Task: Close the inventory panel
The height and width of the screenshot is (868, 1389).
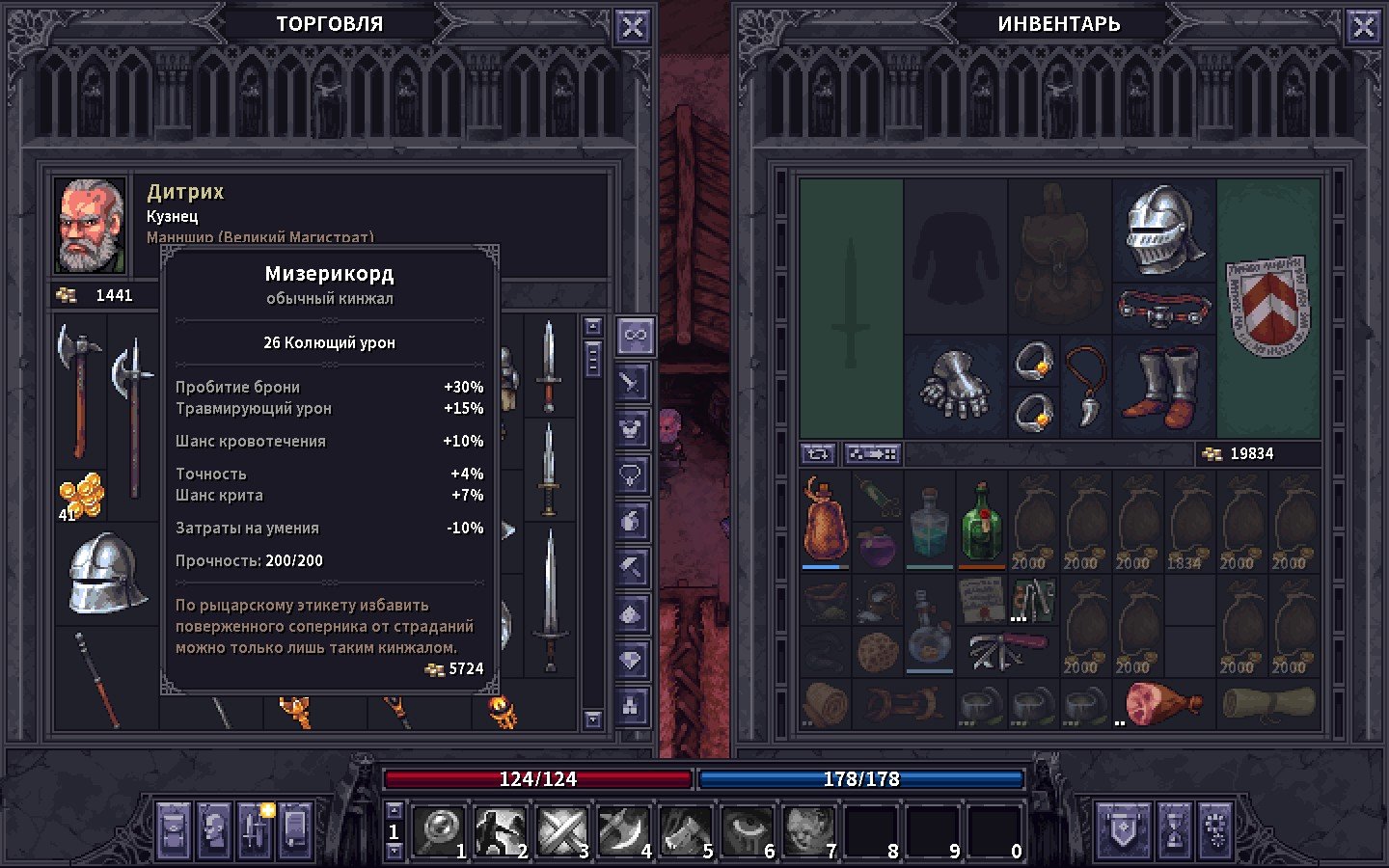Action: [1363, 27]
